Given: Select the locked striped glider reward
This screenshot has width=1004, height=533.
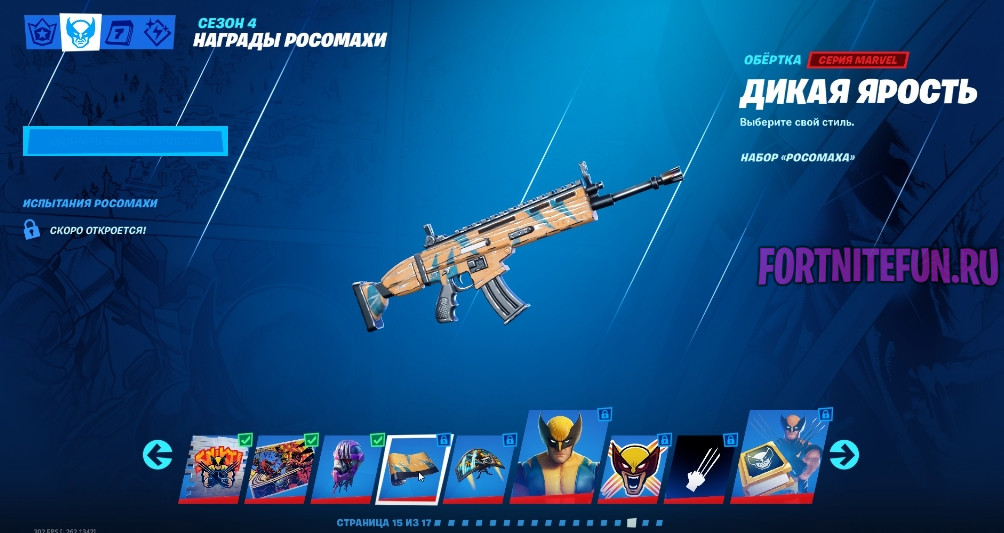Looking at the screenshot, I should [x=479, y=467].
